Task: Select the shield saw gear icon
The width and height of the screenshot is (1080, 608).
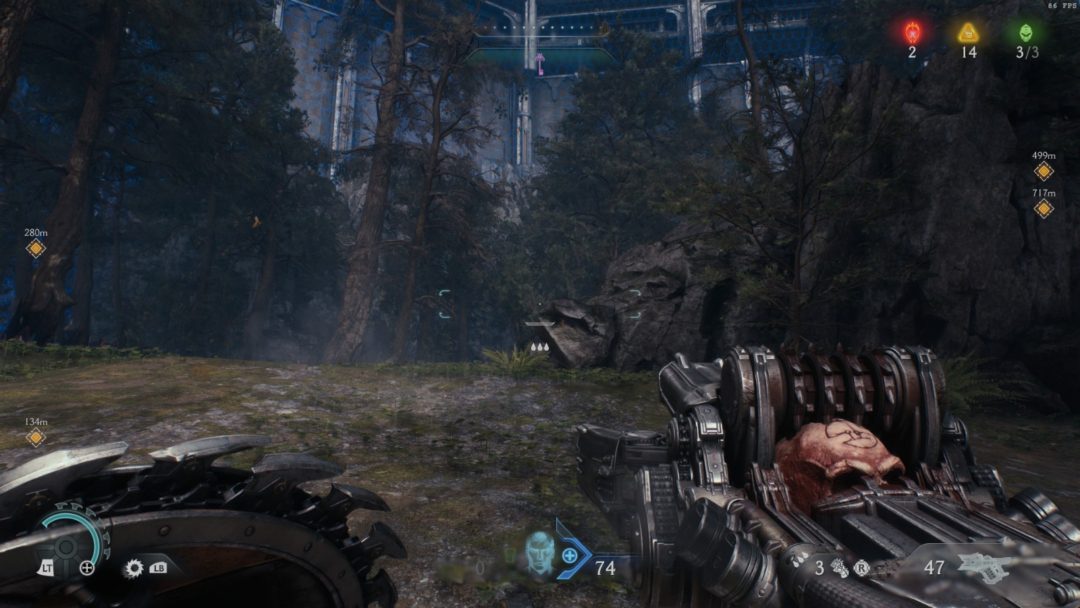Action: pos(133,568)
